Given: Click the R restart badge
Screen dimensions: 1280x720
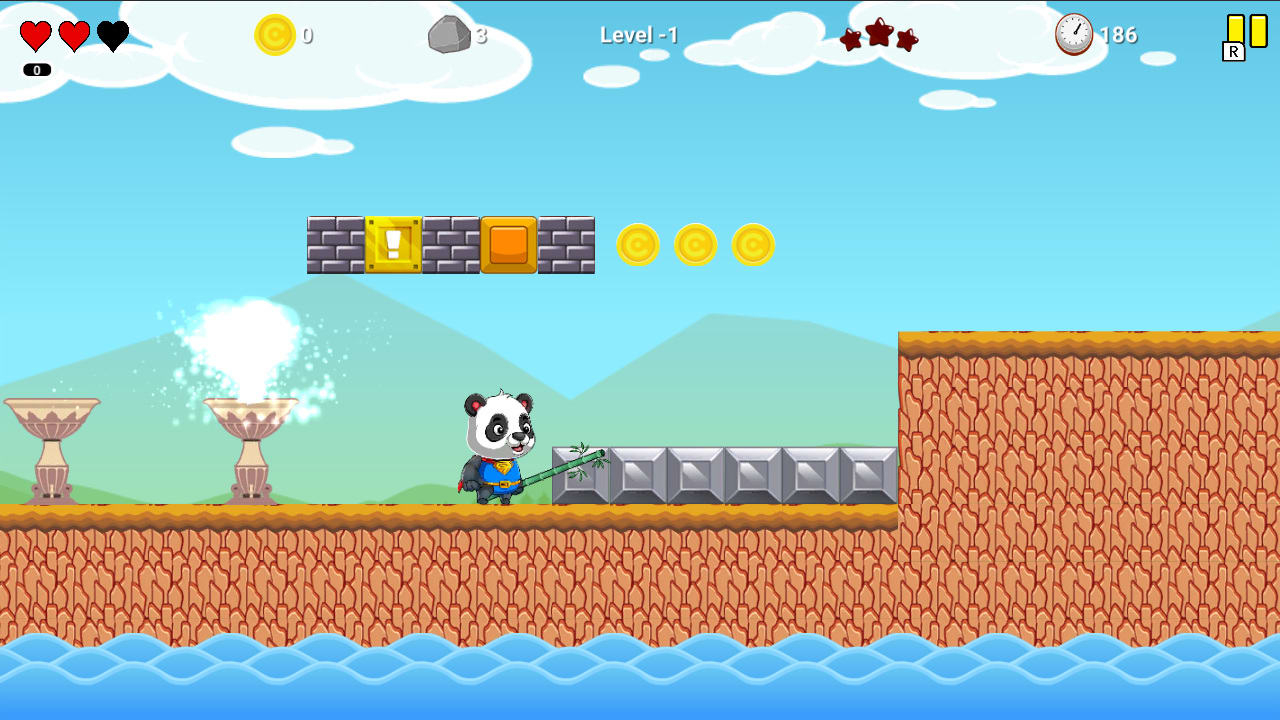Looking at the screenshot, I should point(1234,49).
